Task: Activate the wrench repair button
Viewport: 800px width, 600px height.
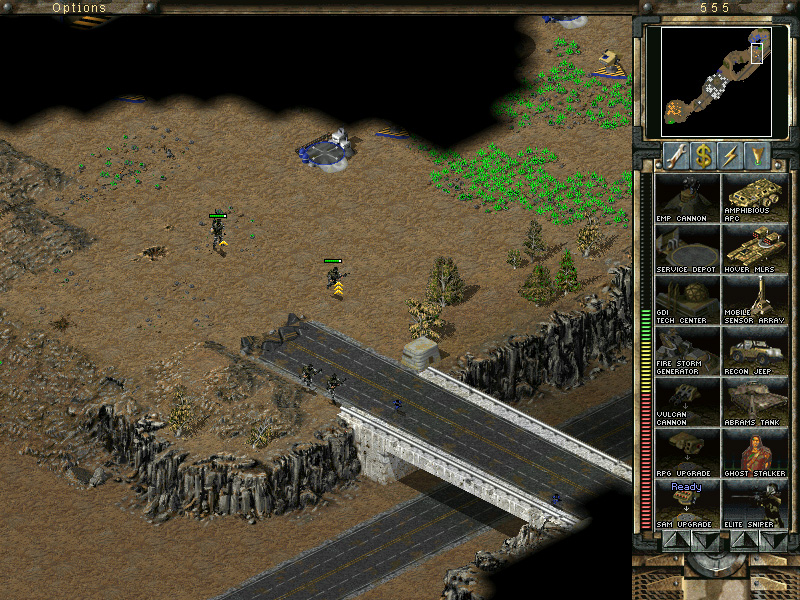Action: click(677, 155)
